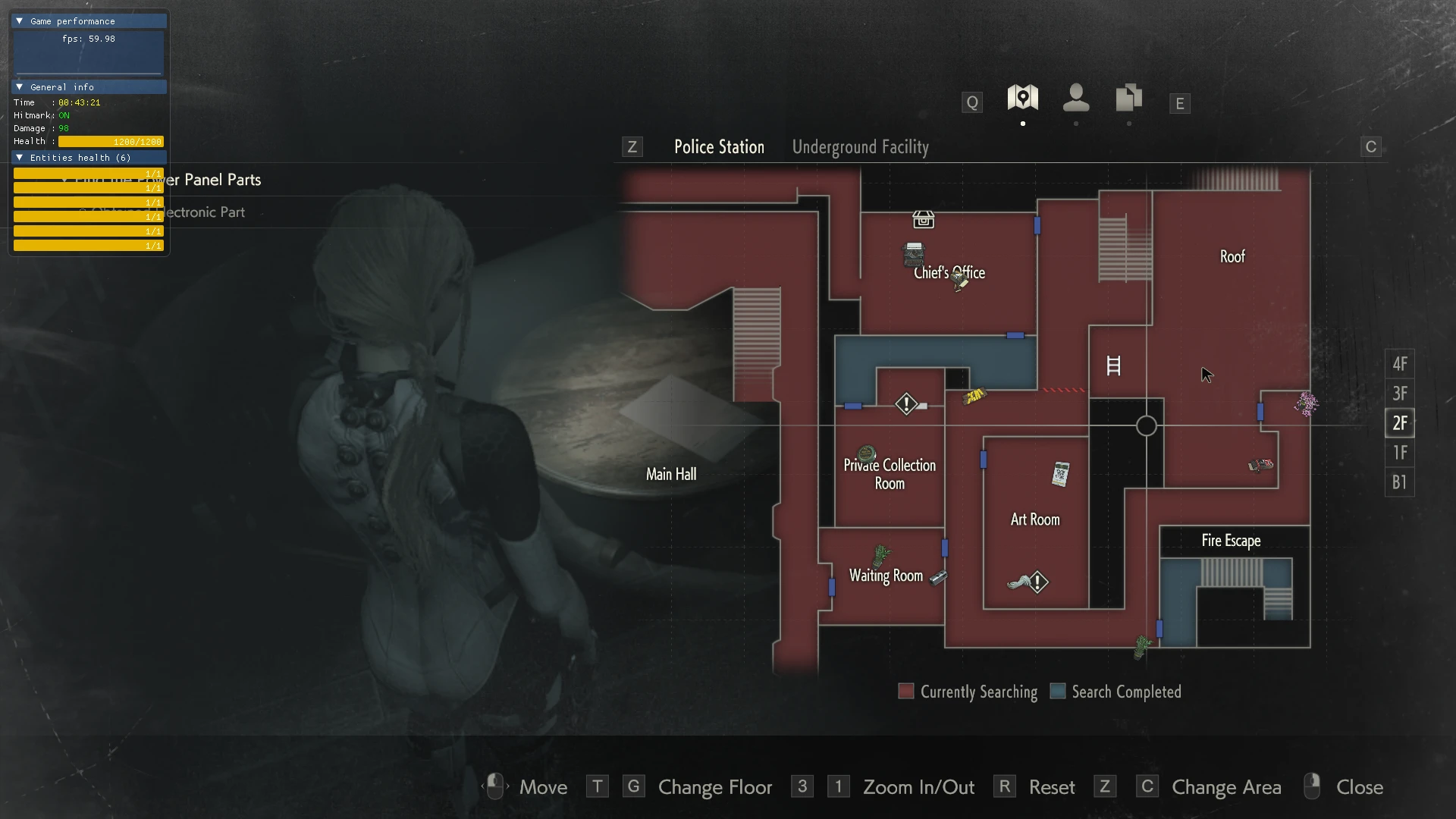
Task: Select the exclamation marker in Art Room
Action: [1037, 582]
